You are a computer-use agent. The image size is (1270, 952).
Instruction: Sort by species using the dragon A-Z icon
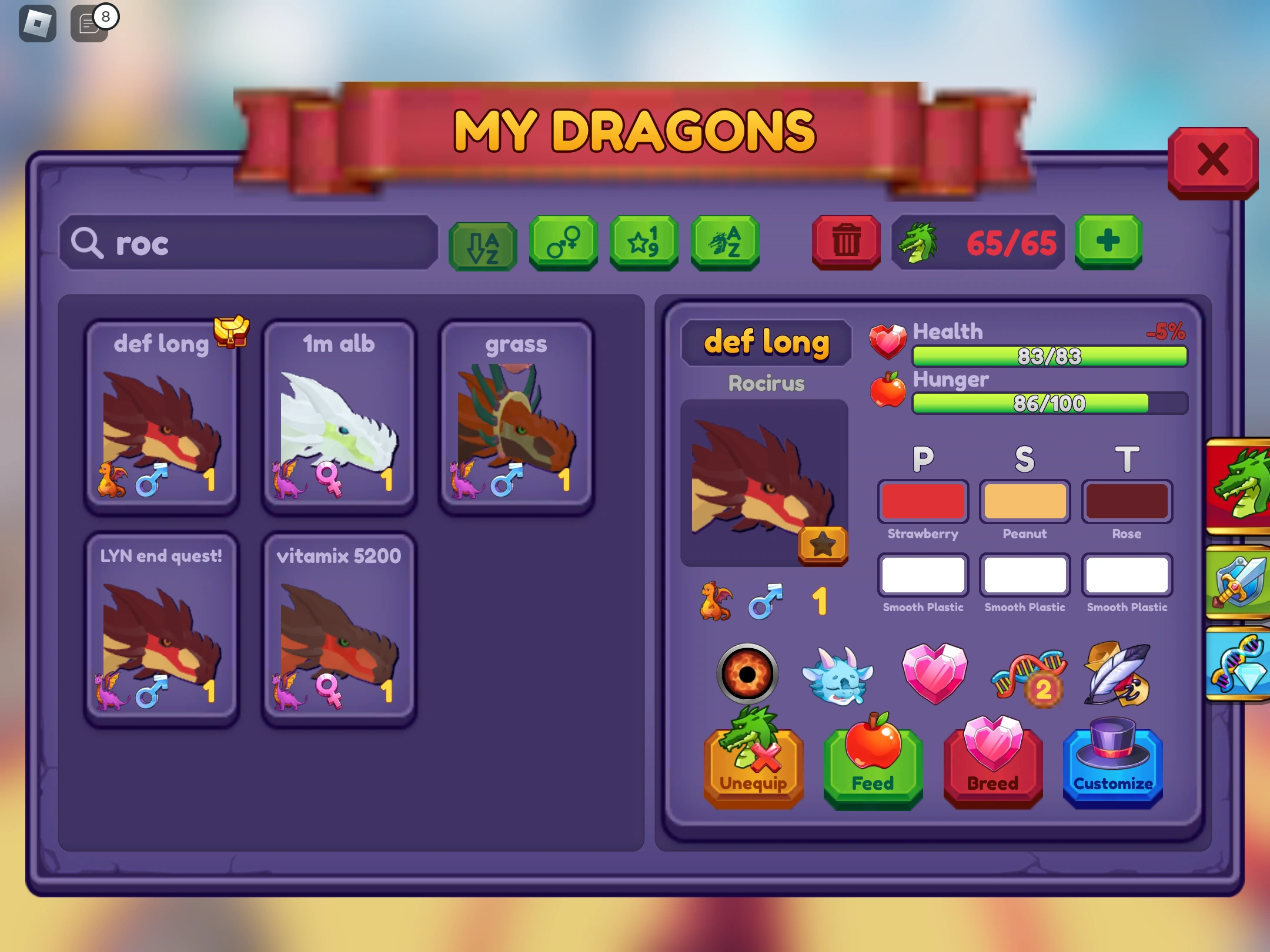tap(724, 244)
